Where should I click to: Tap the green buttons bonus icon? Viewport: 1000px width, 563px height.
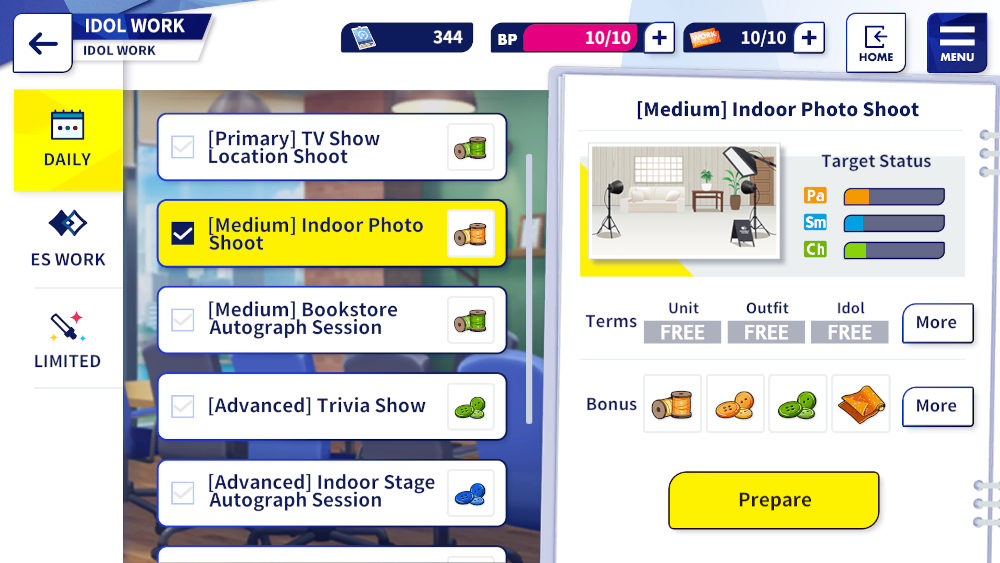point(798,404)
